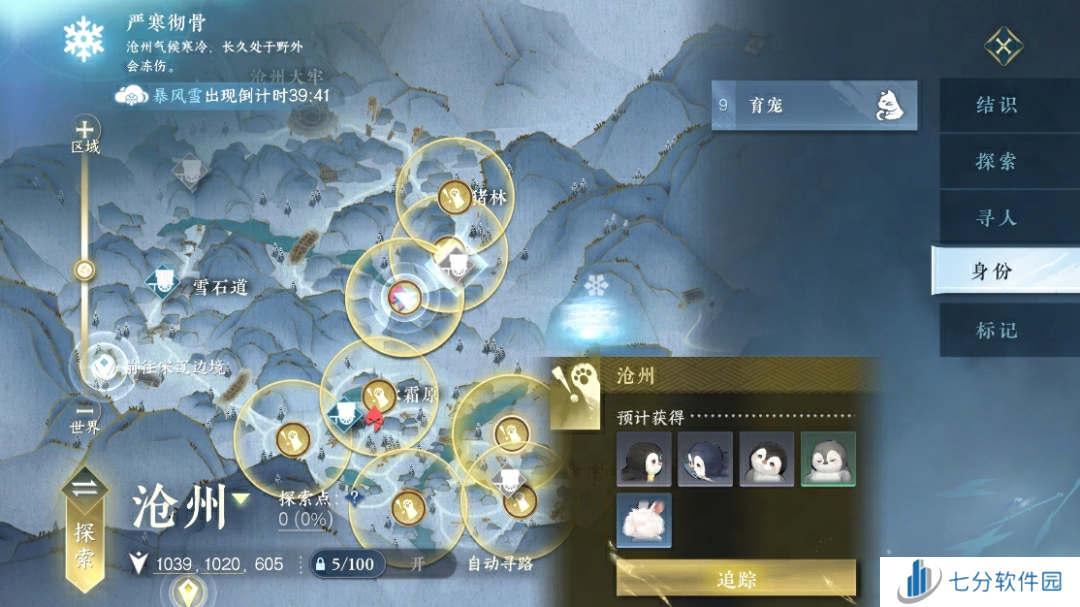Zoom in the map with the plus button

point(86,129)
